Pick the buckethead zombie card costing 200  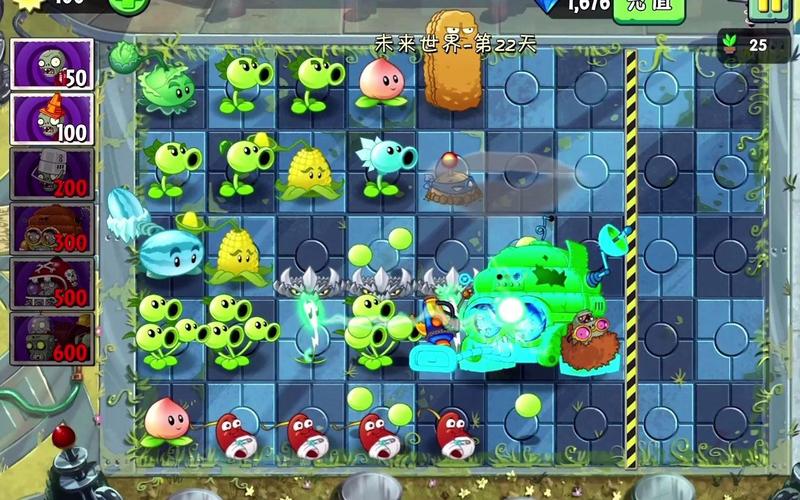pyautogui.click(x=51, y=174)
